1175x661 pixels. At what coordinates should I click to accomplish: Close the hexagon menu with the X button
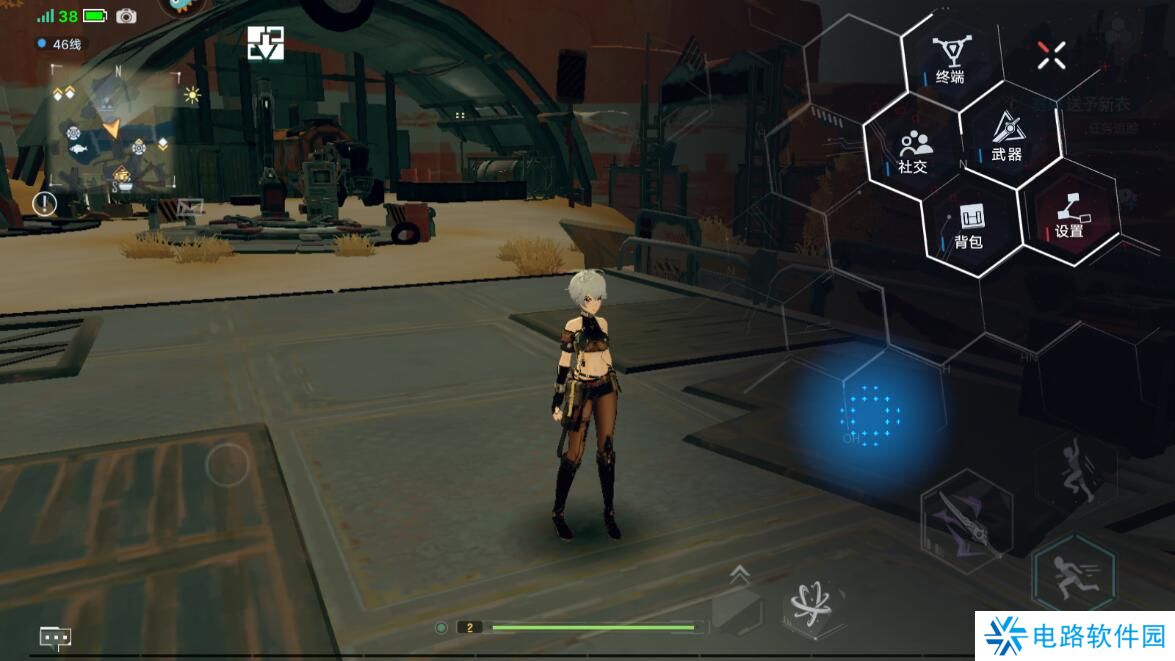pos(1051,55)
